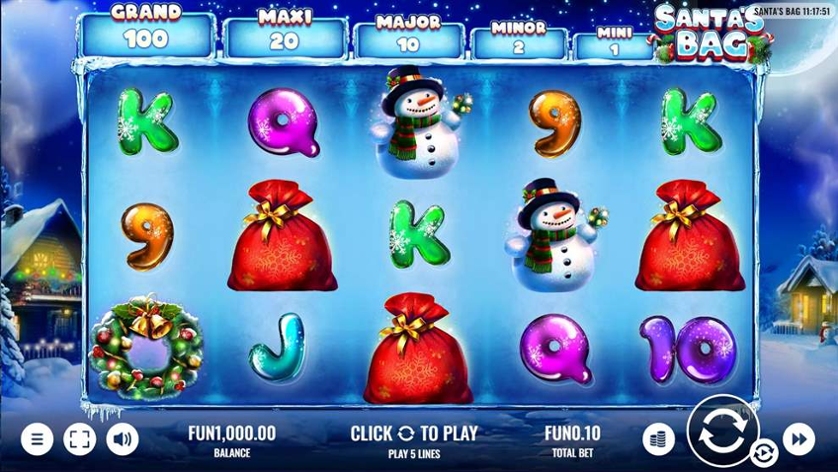Open the coin stack bet settings
The width and height of the screenshot is (838, 472).
click(658, 439)
